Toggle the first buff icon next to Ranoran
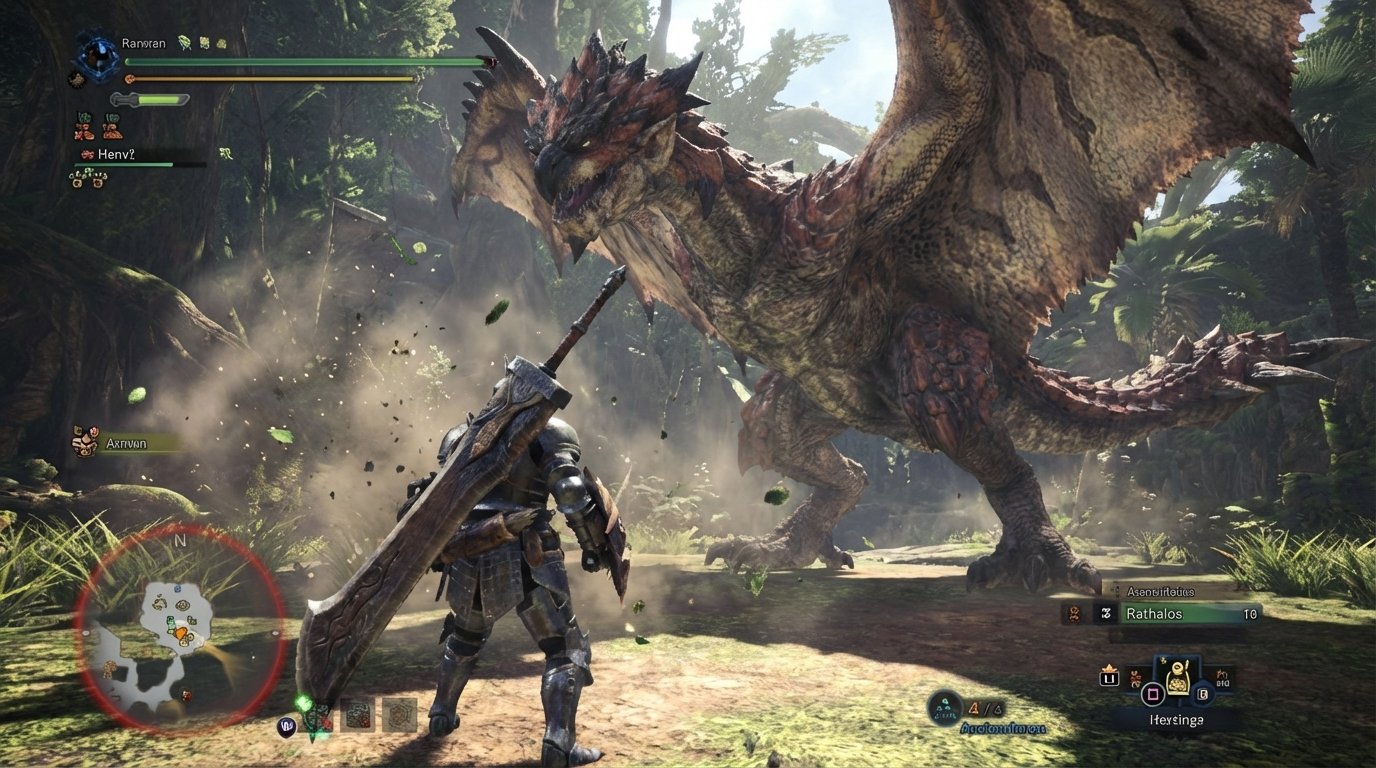The height and width of the screenshot is (768, 1376). coord(183,42)
